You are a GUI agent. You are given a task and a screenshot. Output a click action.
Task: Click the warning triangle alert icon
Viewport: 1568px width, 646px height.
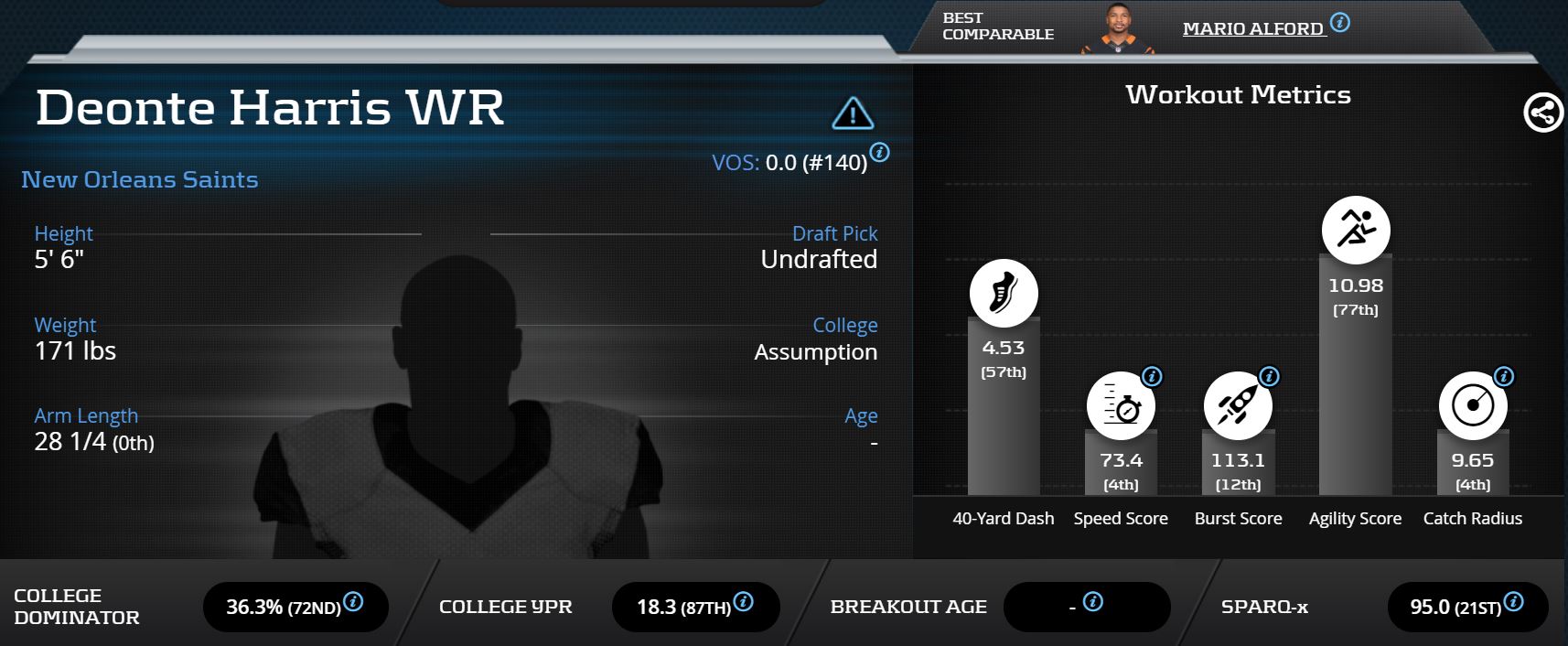point(853,113)
